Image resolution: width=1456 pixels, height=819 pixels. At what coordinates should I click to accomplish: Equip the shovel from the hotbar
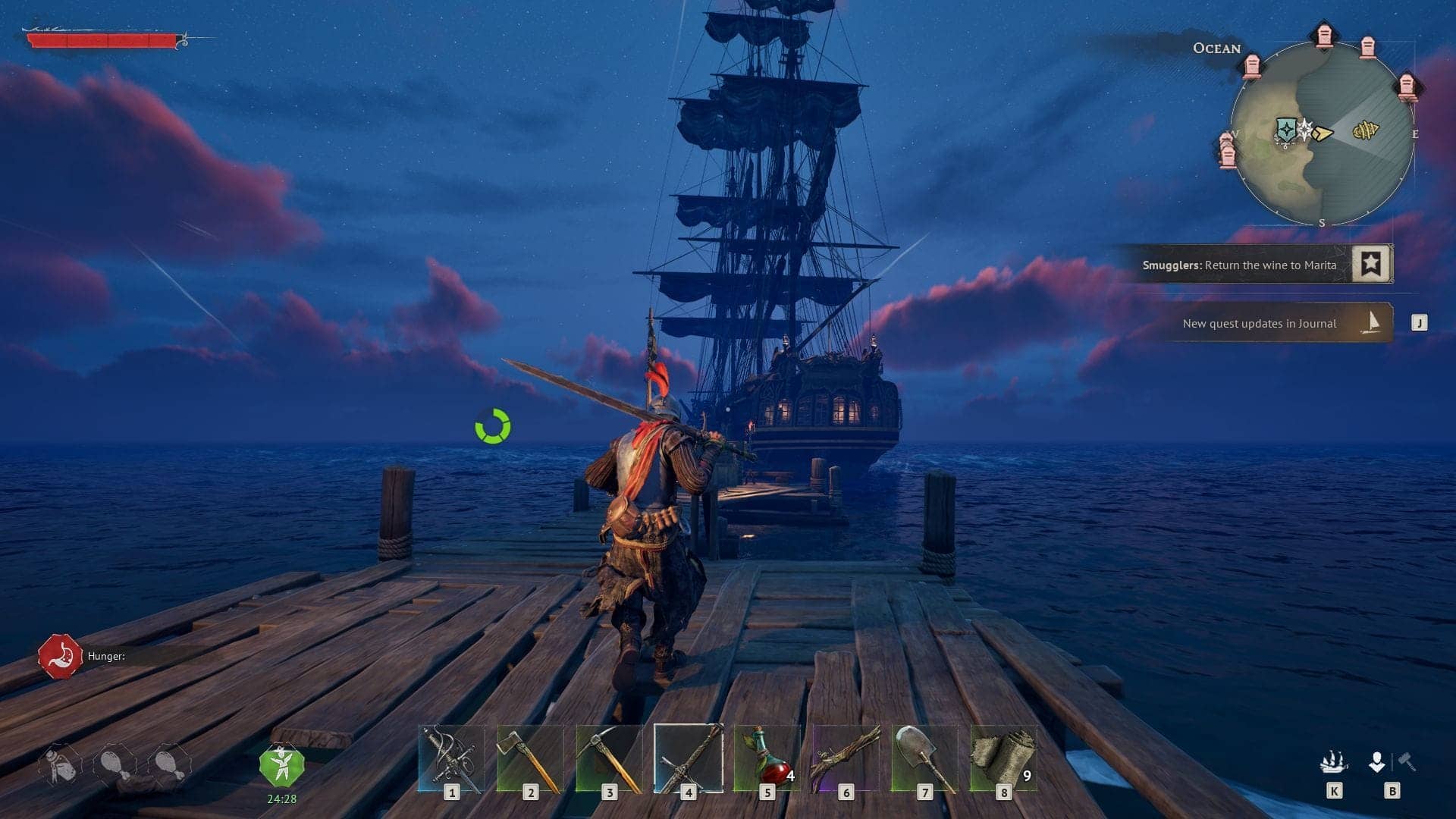tap(924, 758)
